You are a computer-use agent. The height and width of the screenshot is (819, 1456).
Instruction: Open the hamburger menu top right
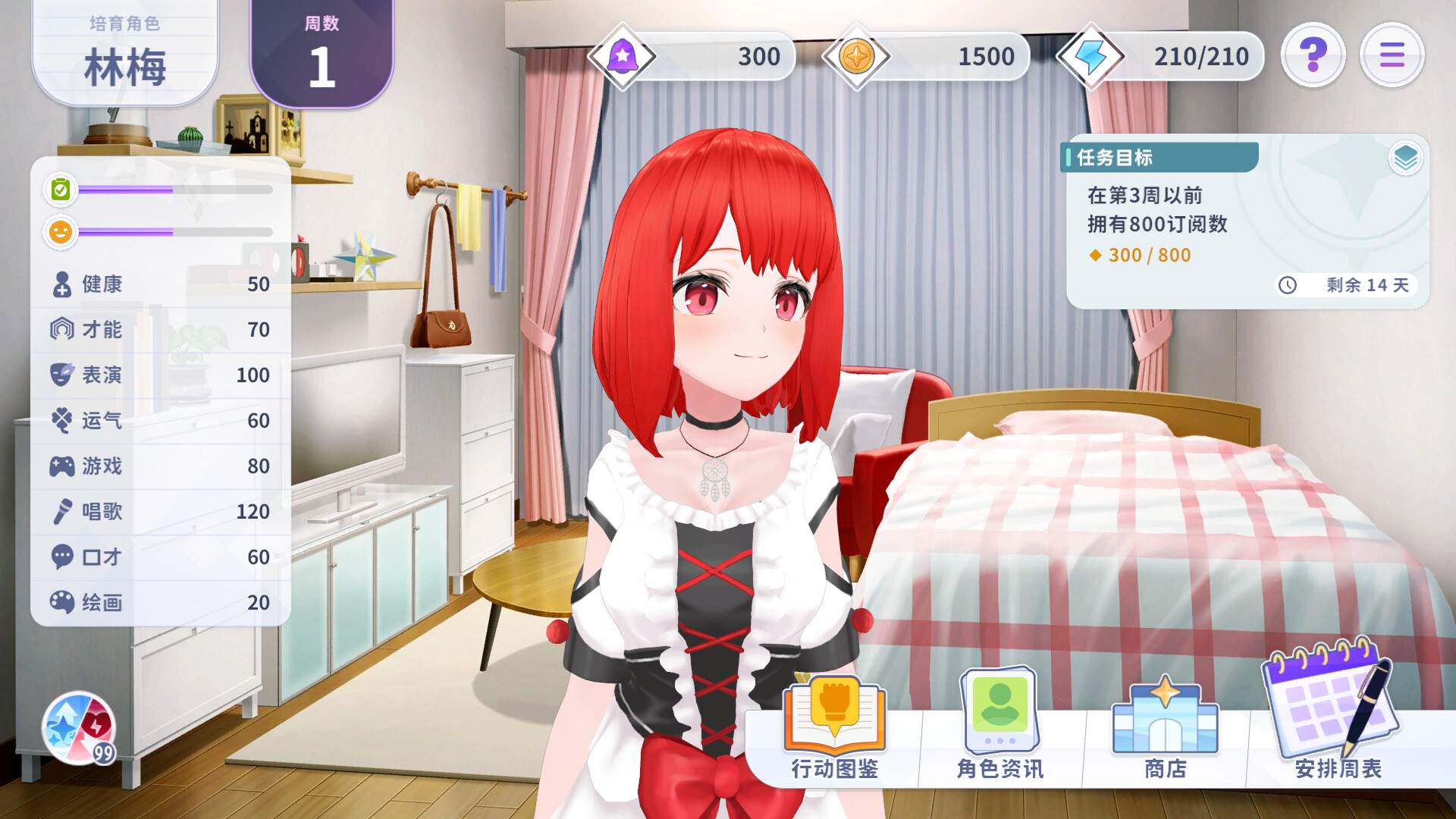(1392, 54)
